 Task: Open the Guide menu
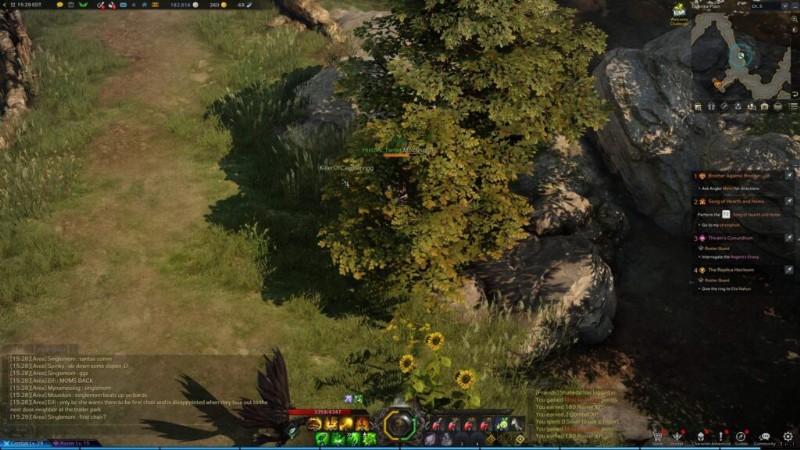(x=741, y=437)
